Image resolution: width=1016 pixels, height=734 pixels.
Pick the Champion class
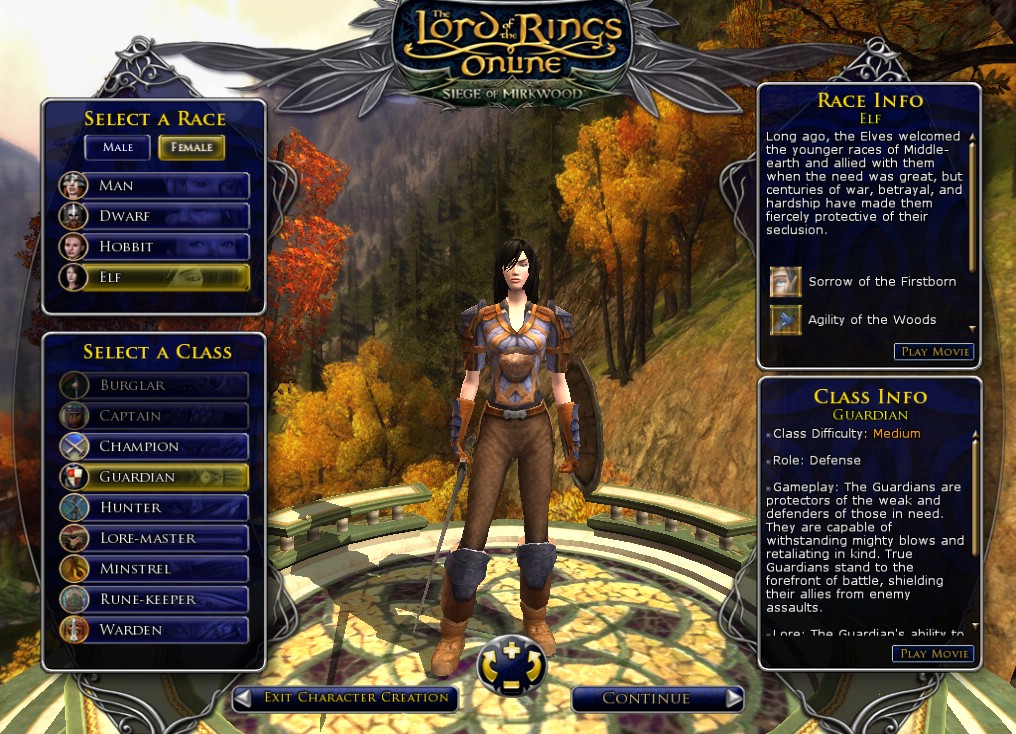(x=154, y=446)
